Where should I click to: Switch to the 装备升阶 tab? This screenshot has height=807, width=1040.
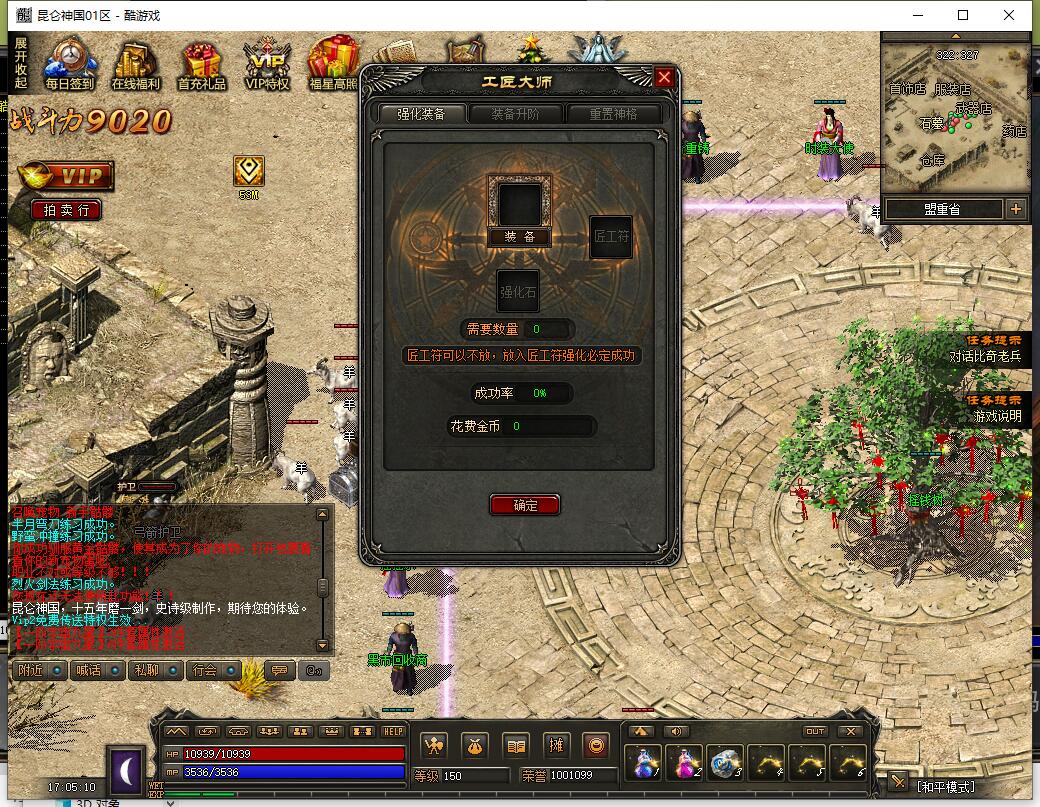pos(515,114)
